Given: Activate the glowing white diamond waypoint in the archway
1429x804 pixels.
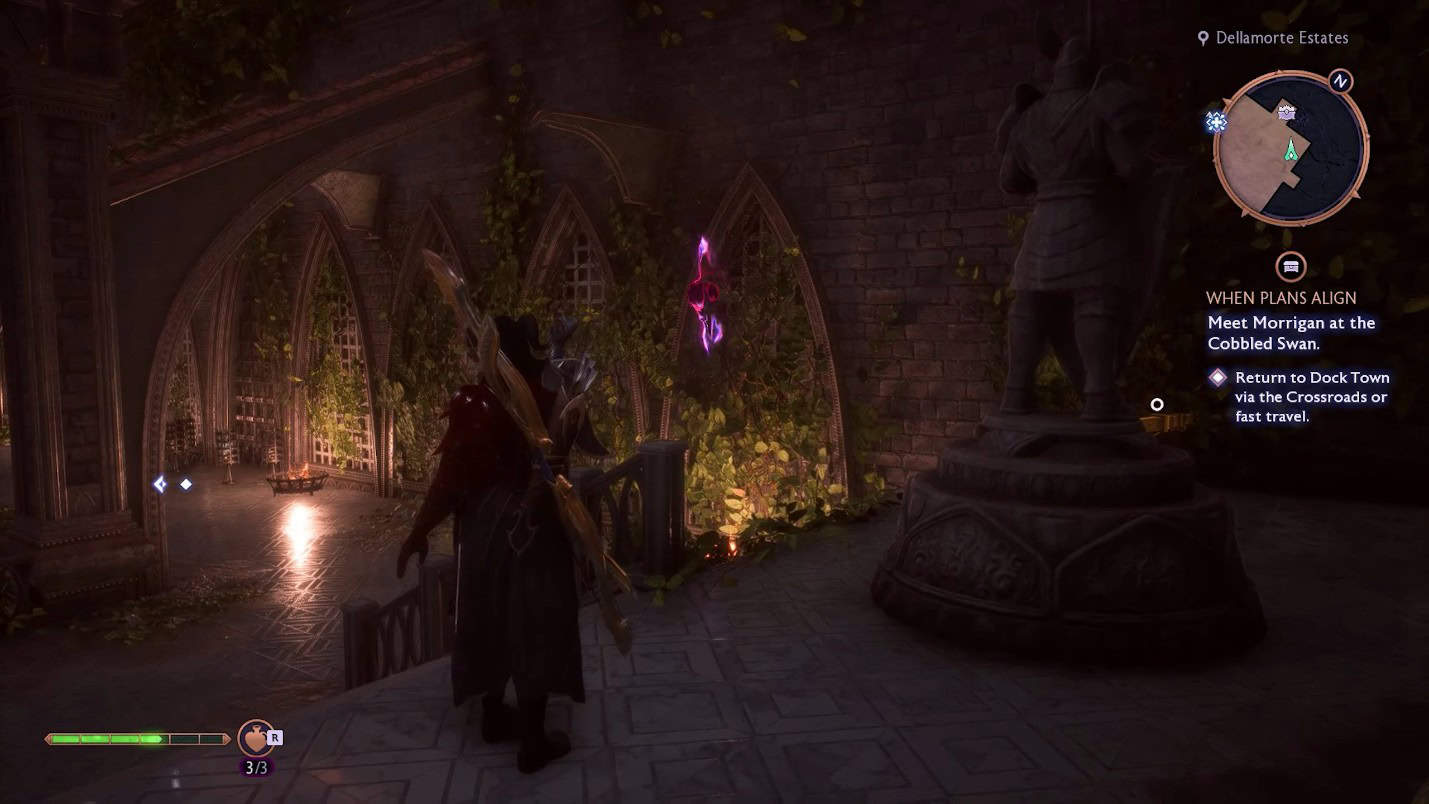Looking at the screenshot, I should point(186,484).
